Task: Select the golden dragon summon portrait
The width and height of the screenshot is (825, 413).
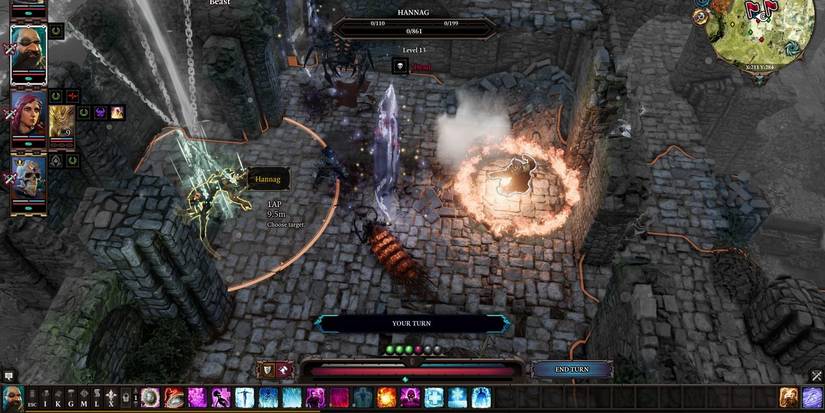Action: click(62, 119)
